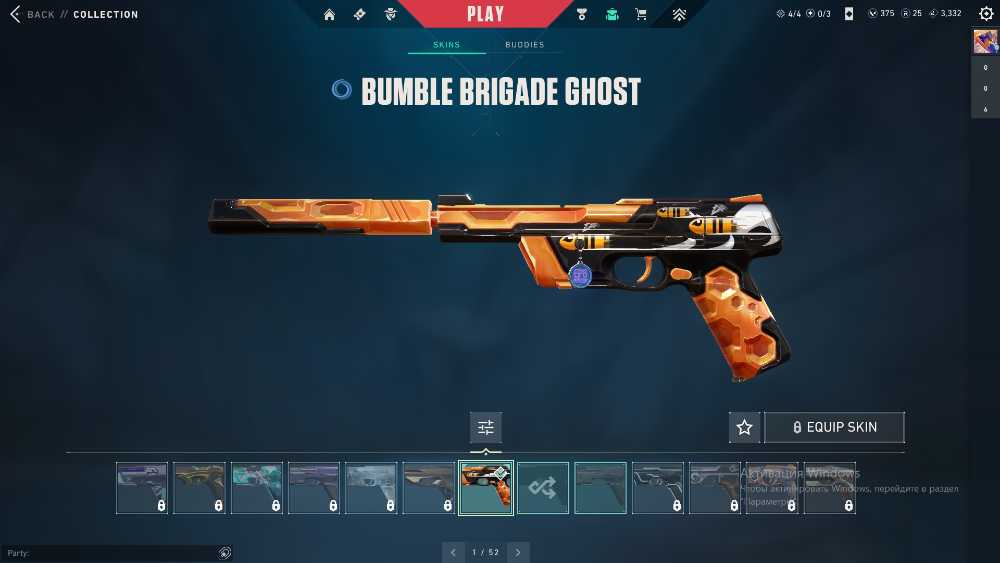The image size is (1000, 563).
Task: Open the store via shopping cart icon
Action: tap(641, 14)
